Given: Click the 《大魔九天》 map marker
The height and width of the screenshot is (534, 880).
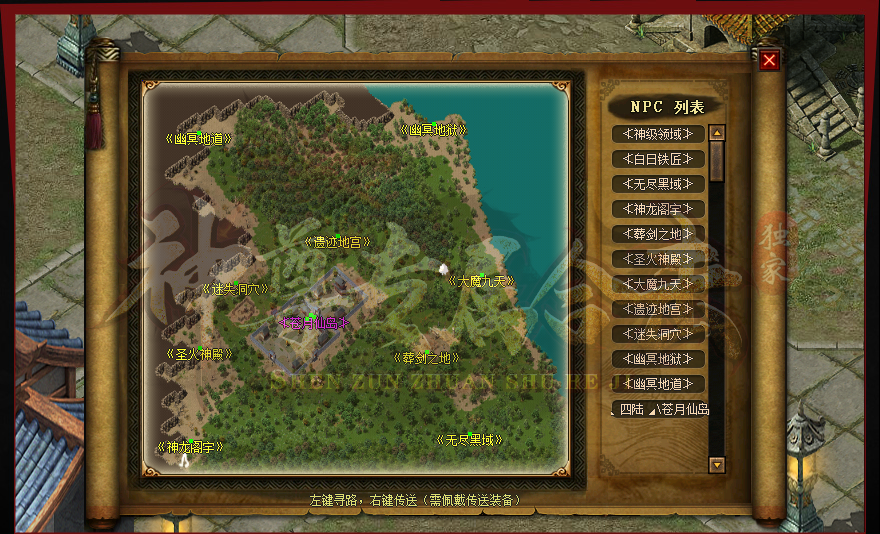Looking at the screenshot, I should (481, 281).
